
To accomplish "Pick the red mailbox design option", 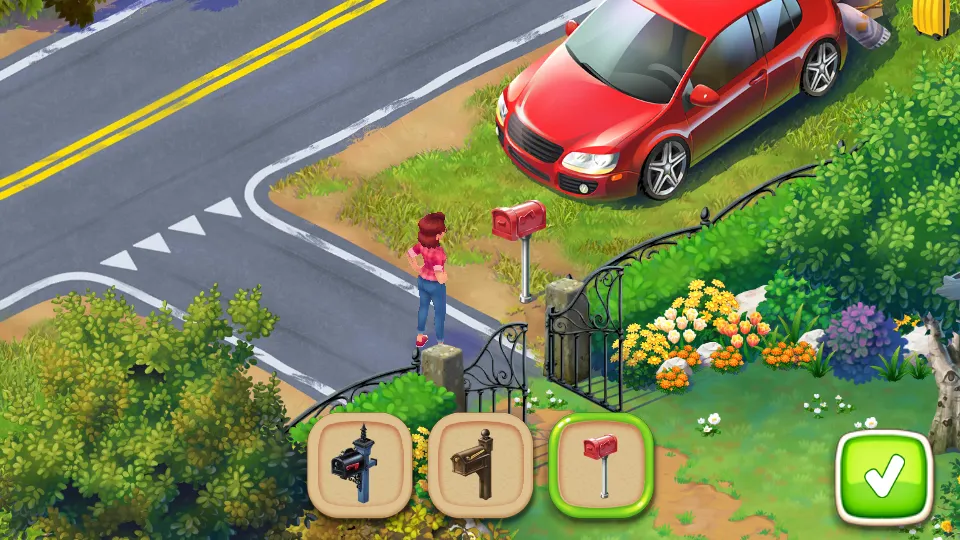I will 601,465.
